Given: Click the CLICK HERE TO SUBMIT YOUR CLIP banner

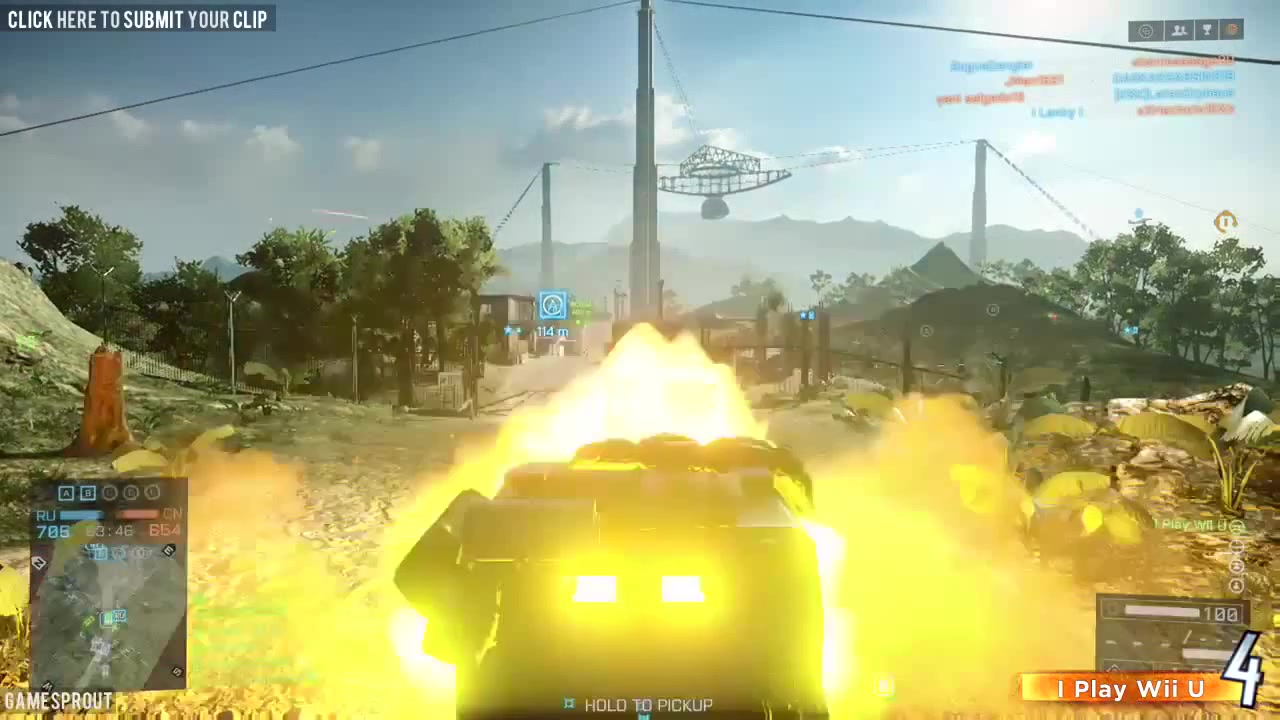Looking at the screenshot, I should click(140, 19).
